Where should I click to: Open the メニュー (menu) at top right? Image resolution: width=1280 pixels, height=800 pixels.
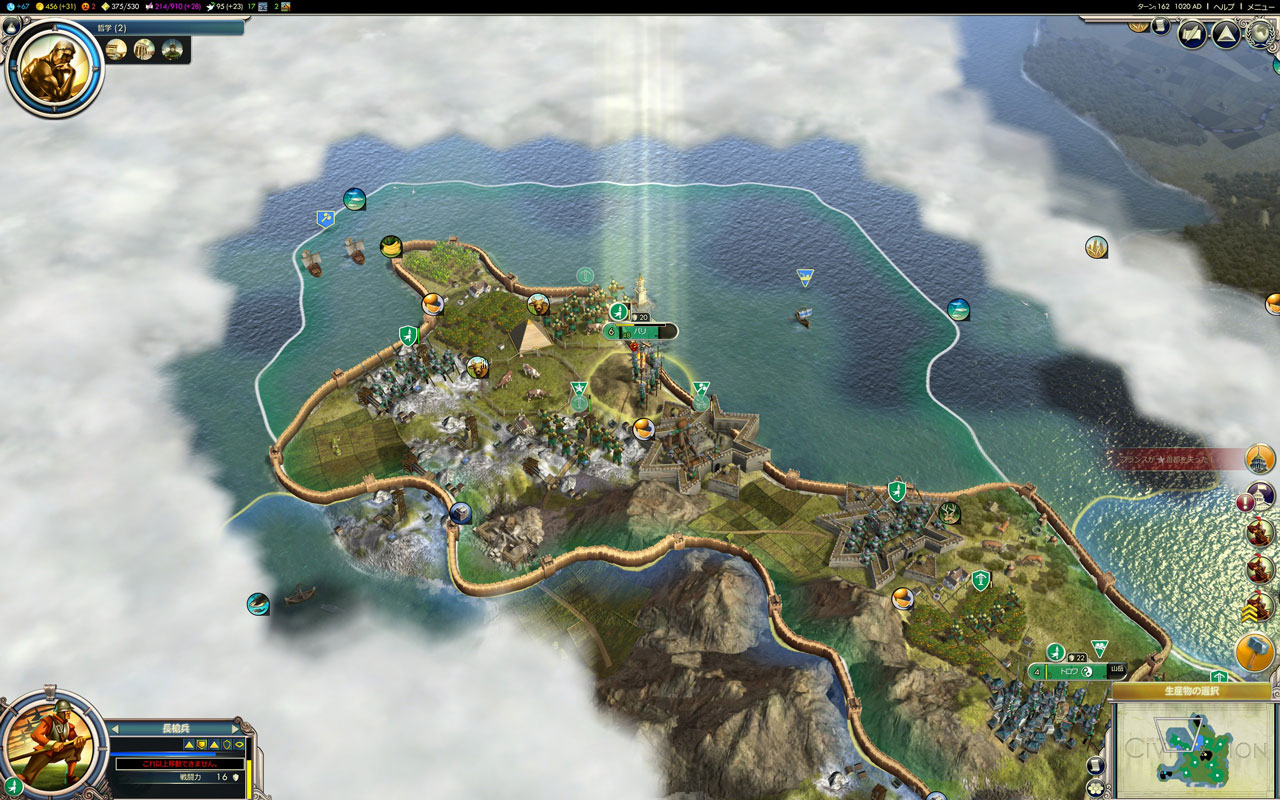click(1260, 6)
